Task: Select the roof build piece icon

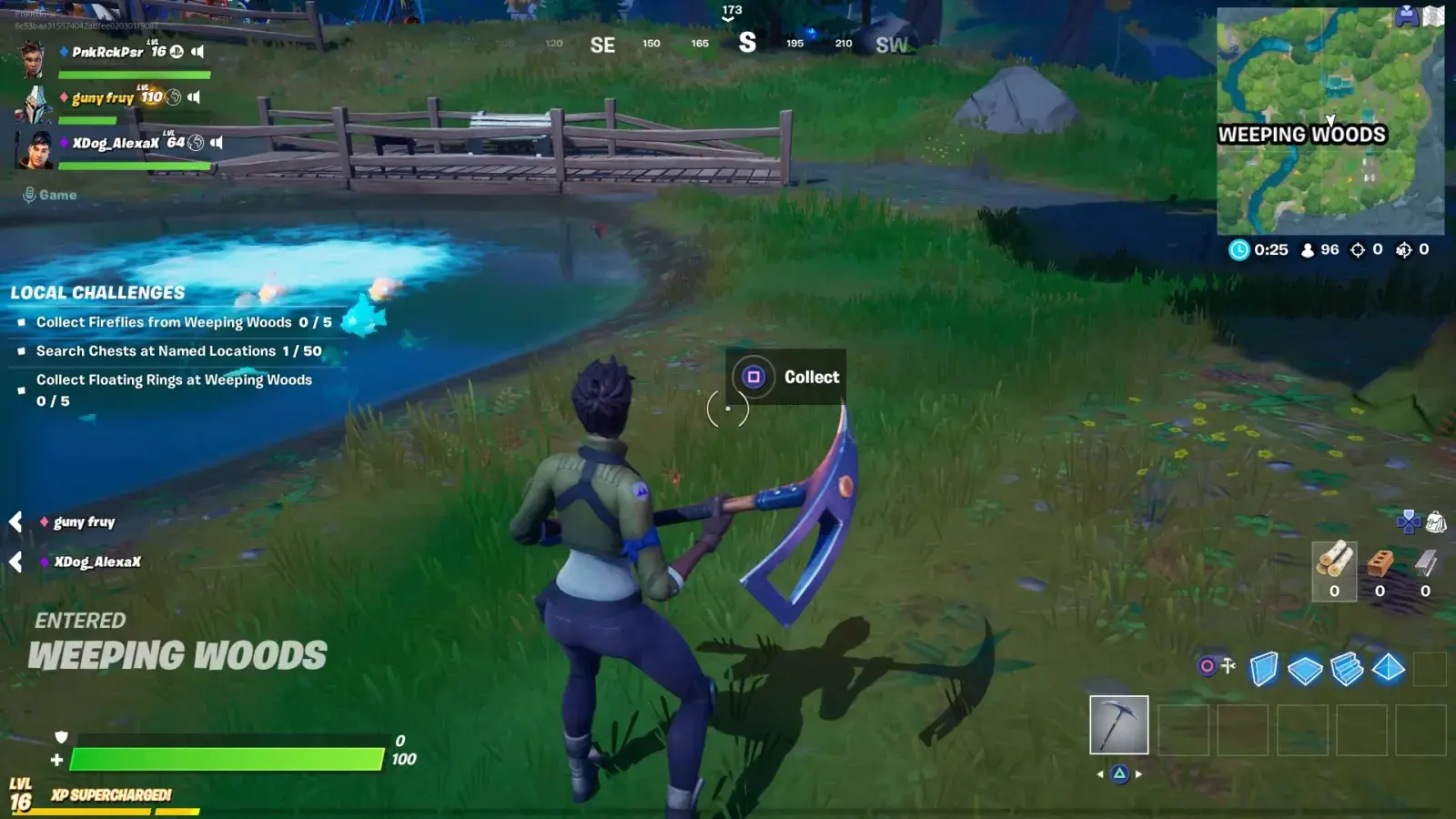Action: [1390, 670]
